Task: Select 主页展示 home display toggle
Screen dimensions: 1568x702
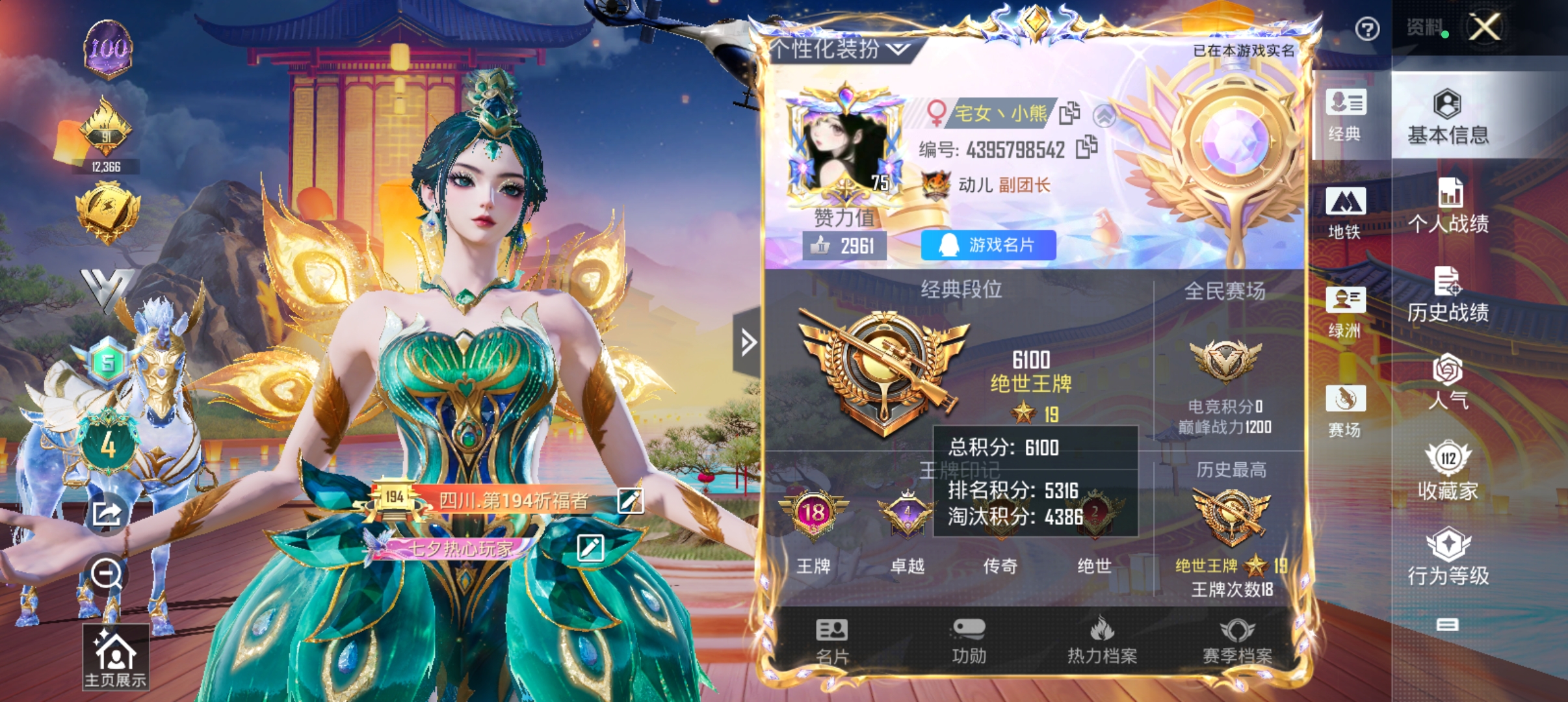Action: point(116,656)
